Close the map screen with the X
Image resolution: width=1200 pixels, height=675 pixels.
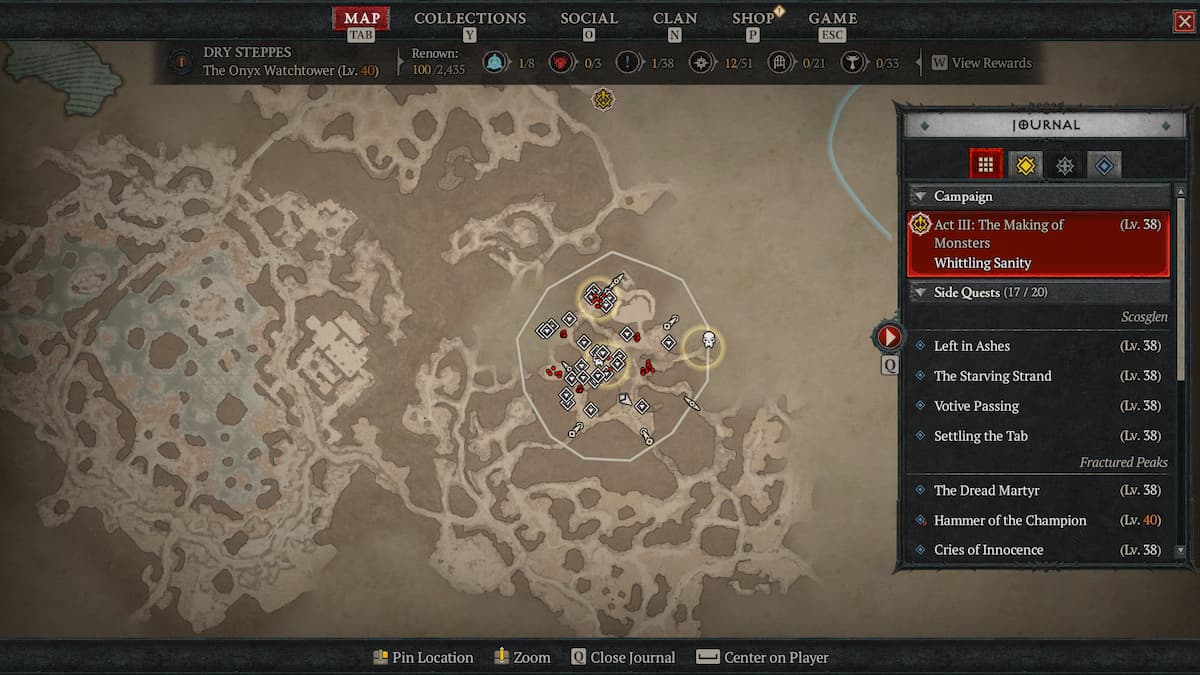(1184, 21)
